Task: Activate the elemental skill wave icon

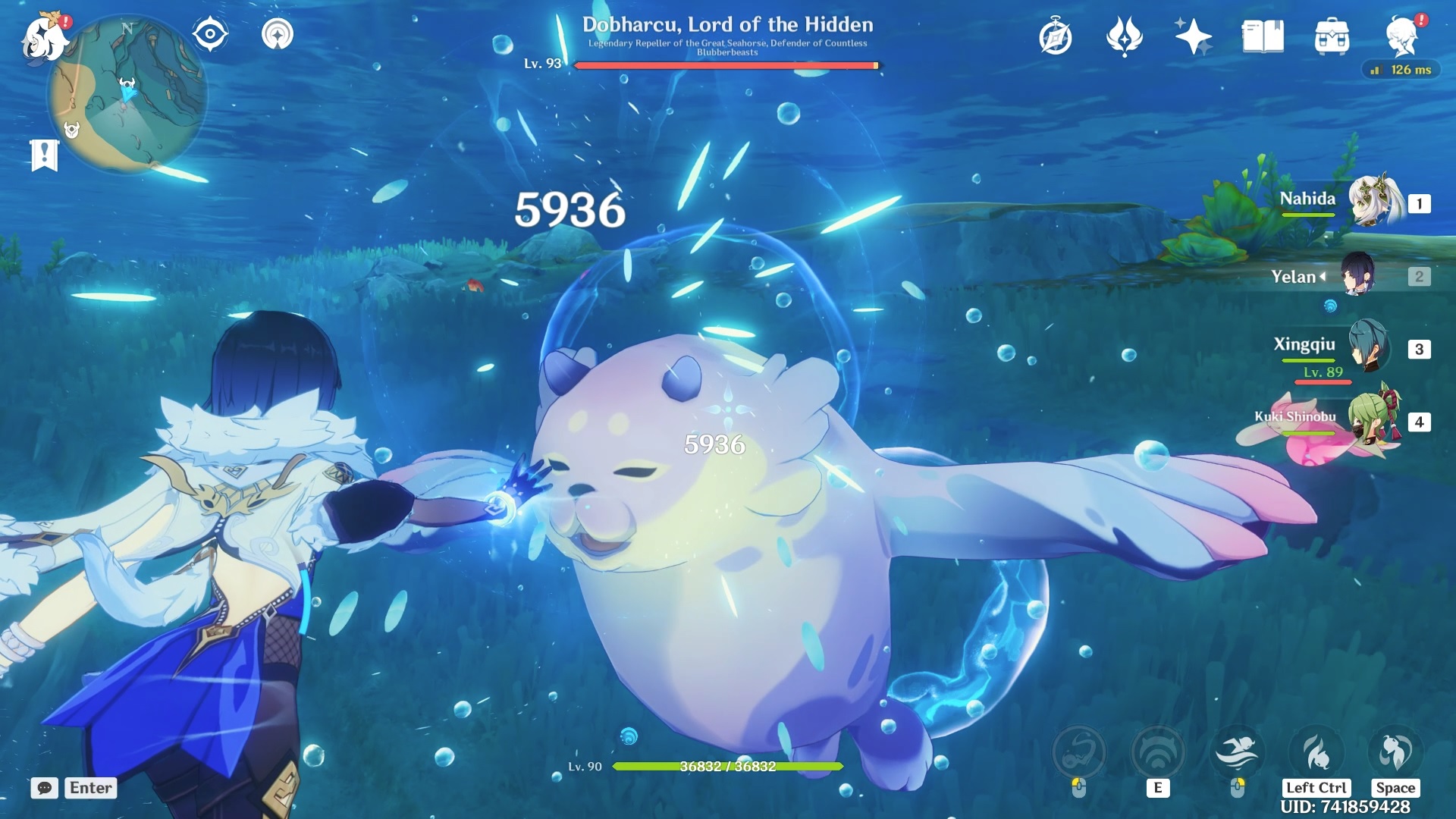Action: click(x=1157, y=753)
